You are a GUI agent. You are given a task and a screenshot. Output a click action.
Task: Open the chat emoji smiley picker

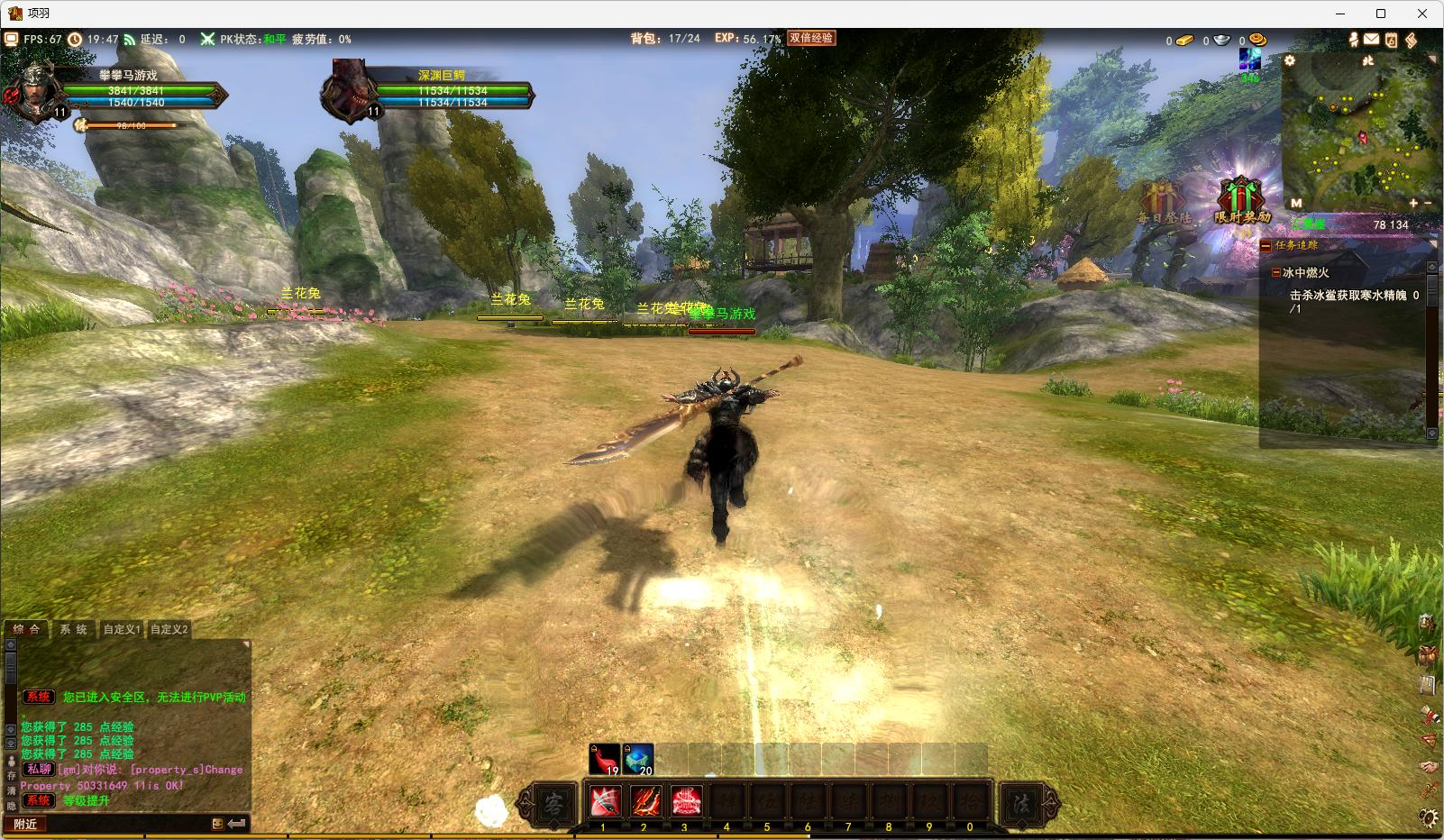217,824
